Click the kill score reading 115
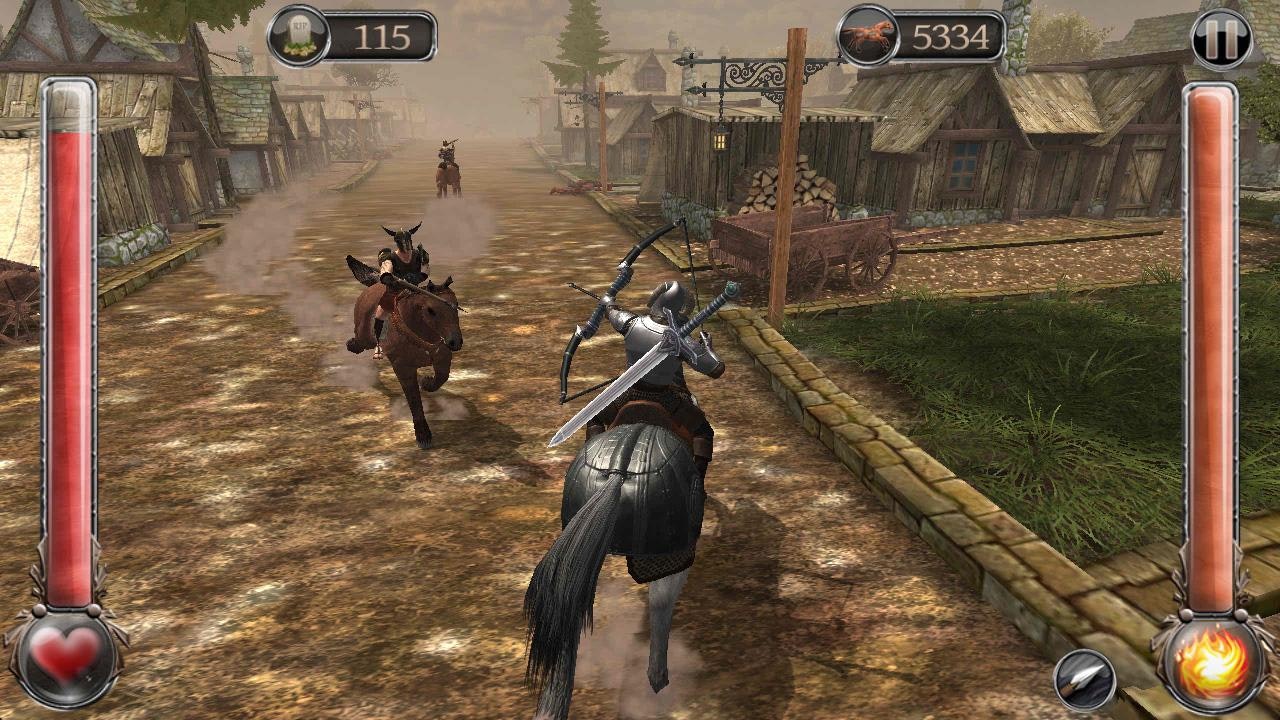This screenshot has width=1280, height=720. [380, 36]
